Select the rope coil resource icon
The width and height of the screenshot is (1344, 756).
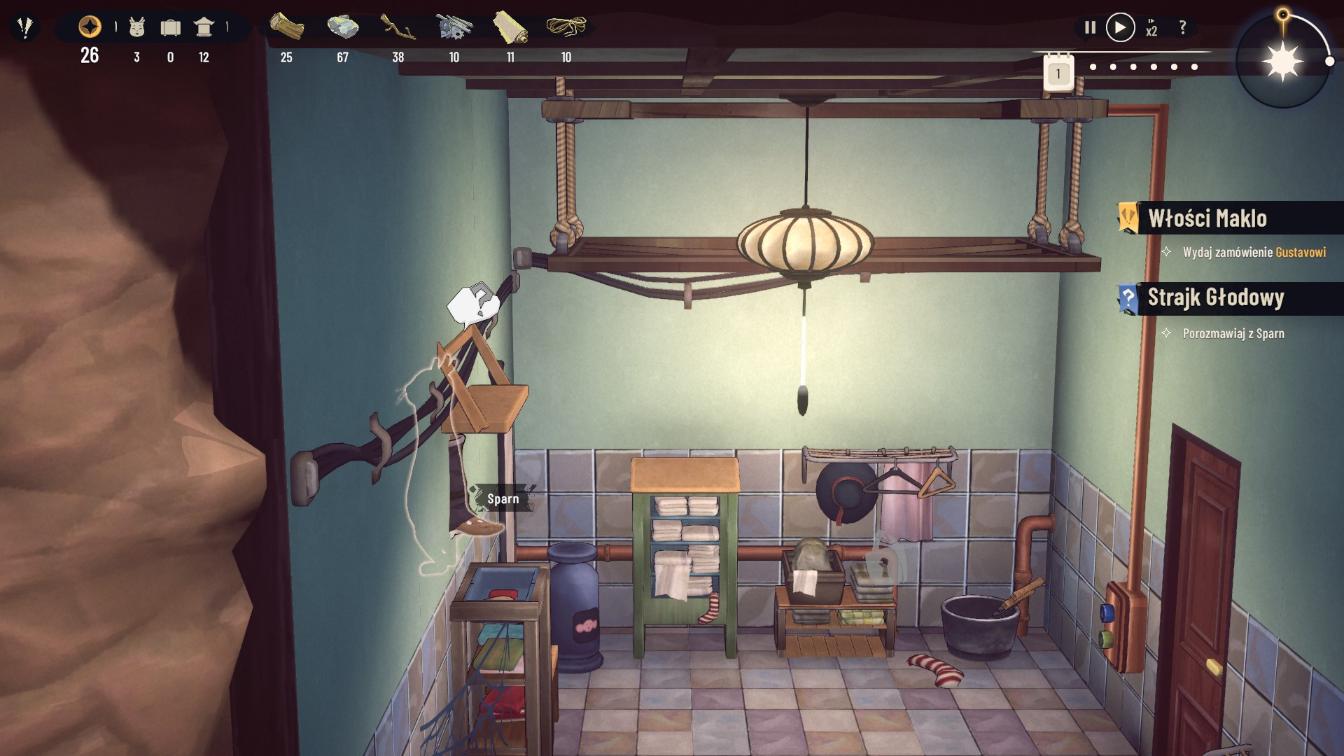566,27
